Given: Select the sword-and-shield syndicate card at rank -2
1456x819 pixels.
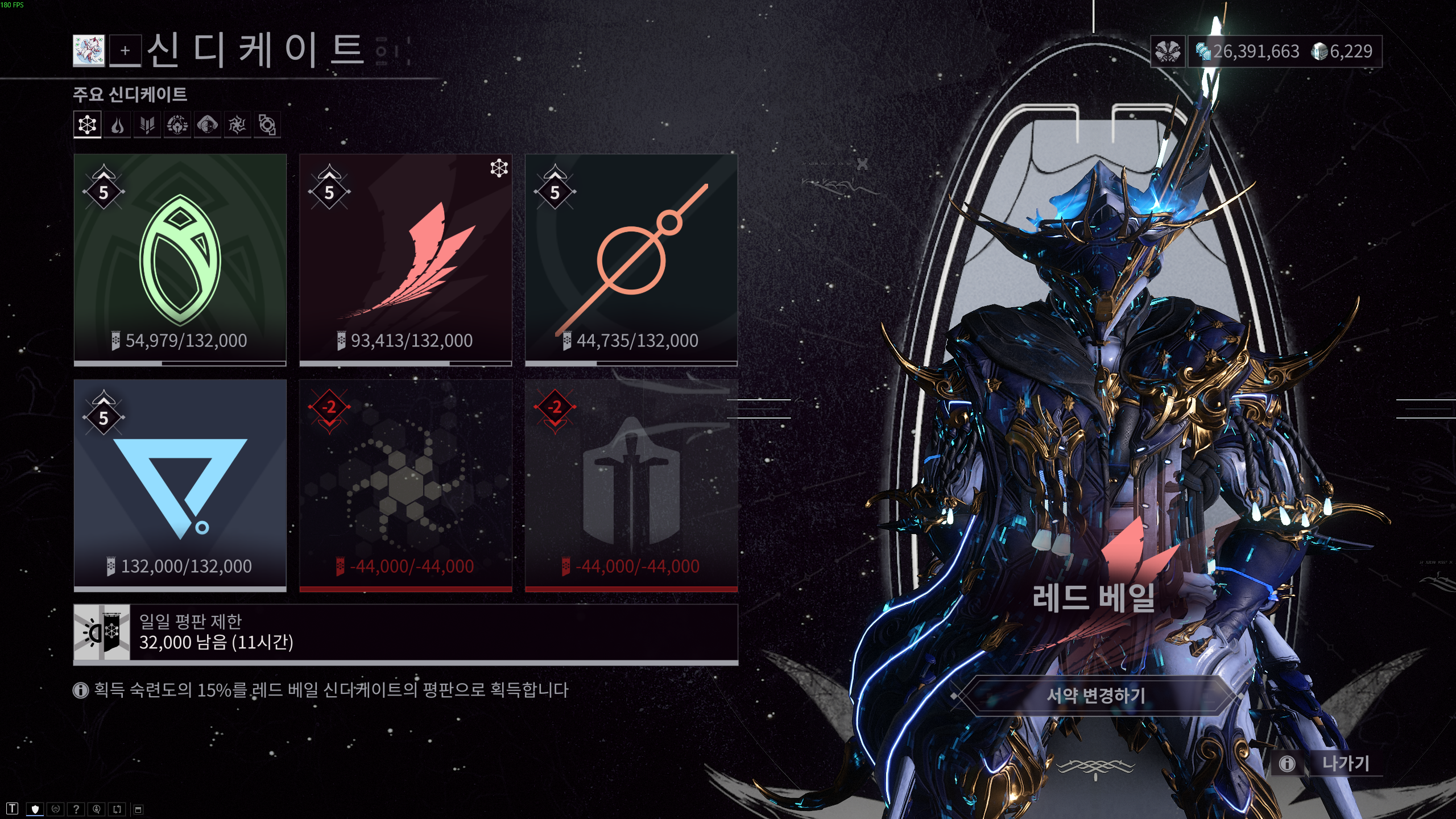Looking at the screenshot, I should (631, 485).
